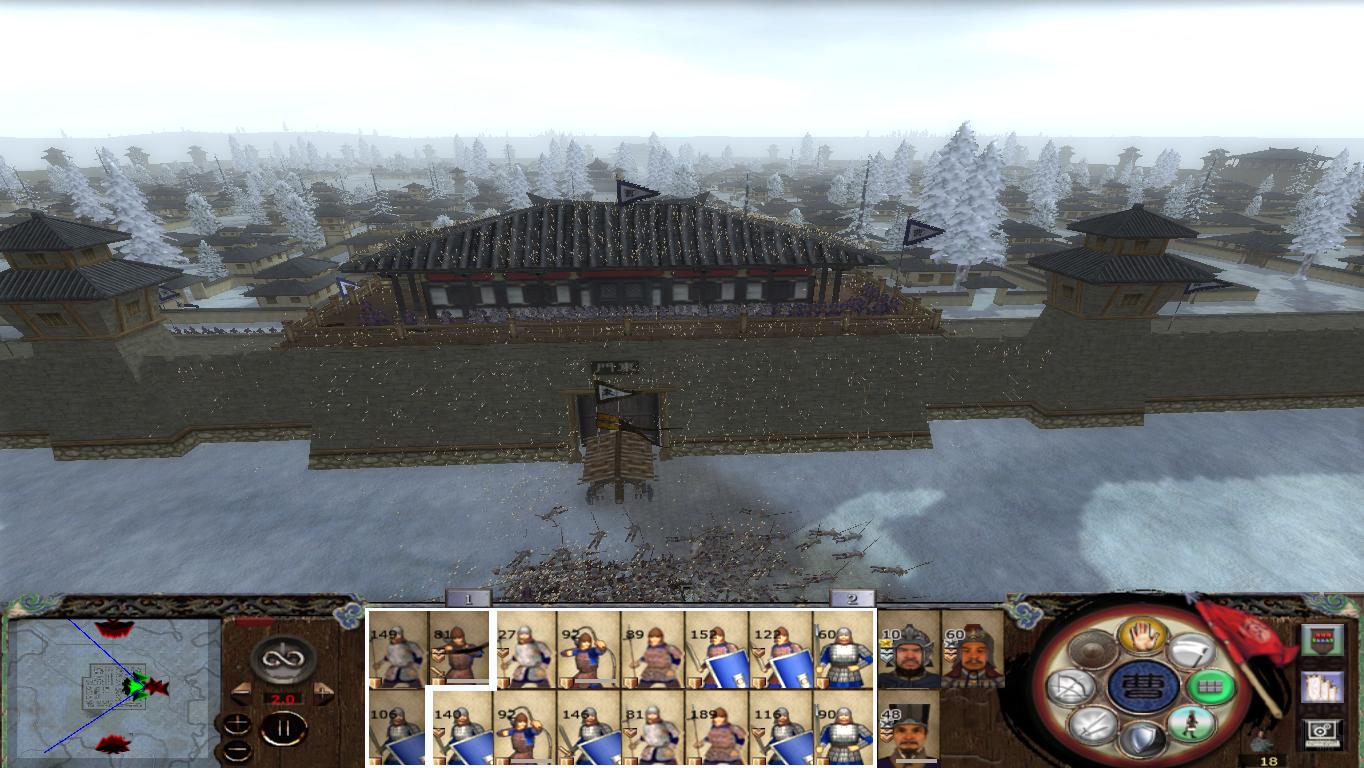This screenshot has height=768, width=1364.
Task: Click the green grouping grid icon
Action: (1212, 687)
